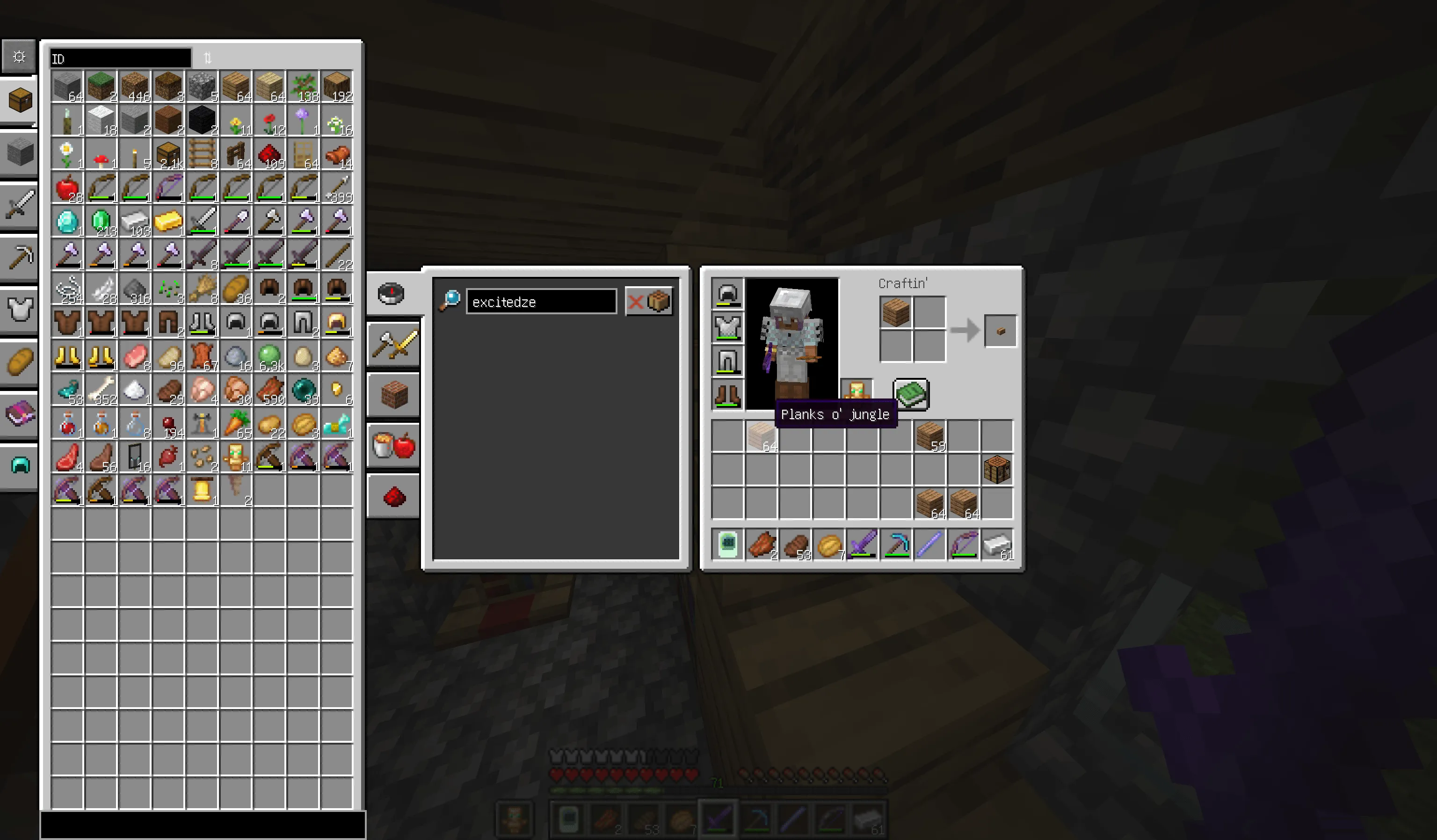Click the ID search field above item list
The width and height of the screenshot is (1437, 840).
click(120, 58)
